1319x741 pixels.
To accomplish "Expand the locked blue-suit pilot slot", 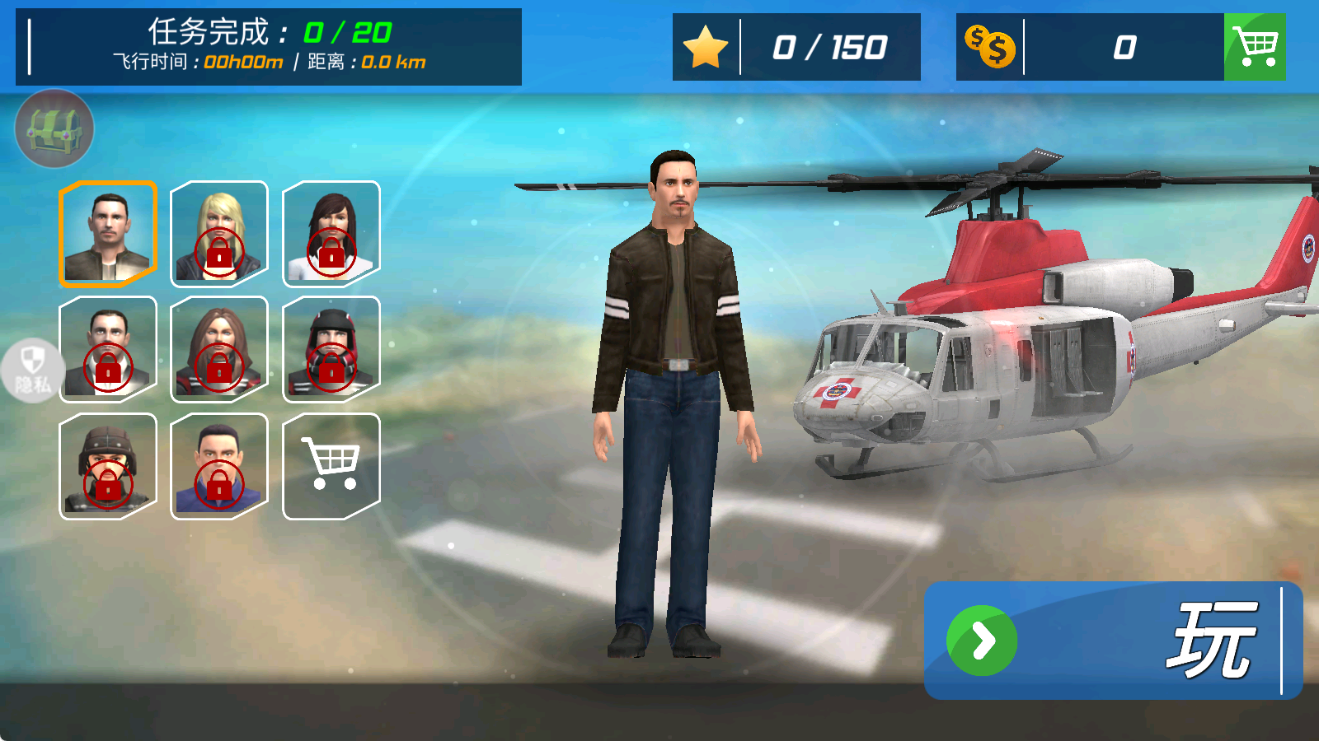I will [x=218, y=467].
